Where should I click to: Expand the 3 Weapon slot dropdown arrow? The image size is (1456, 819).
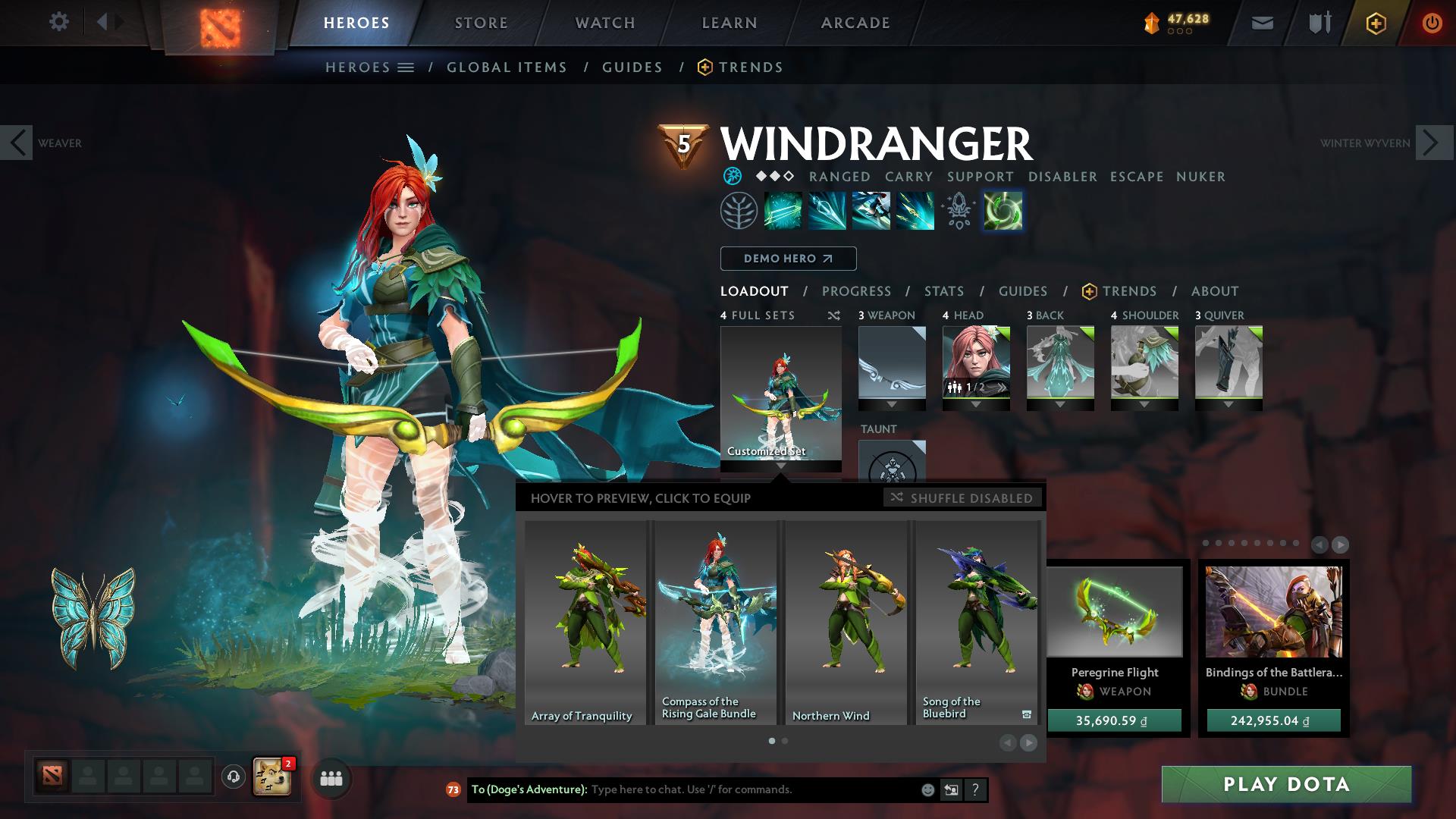click(892, 403)
